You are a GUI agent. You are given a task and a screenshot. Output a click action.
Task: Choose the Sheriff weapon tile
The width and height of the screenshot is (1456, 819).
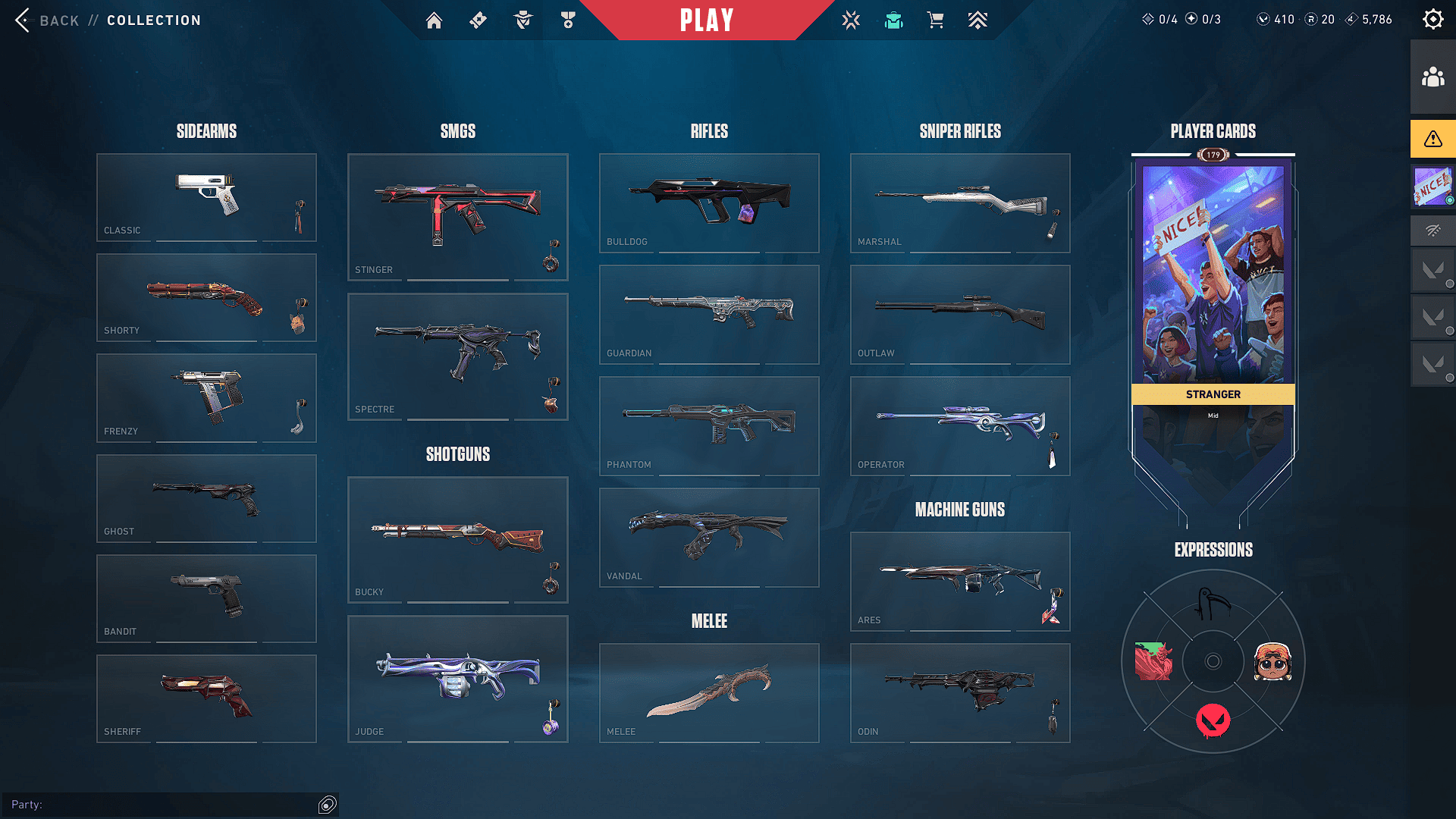(x=206, y=698)
